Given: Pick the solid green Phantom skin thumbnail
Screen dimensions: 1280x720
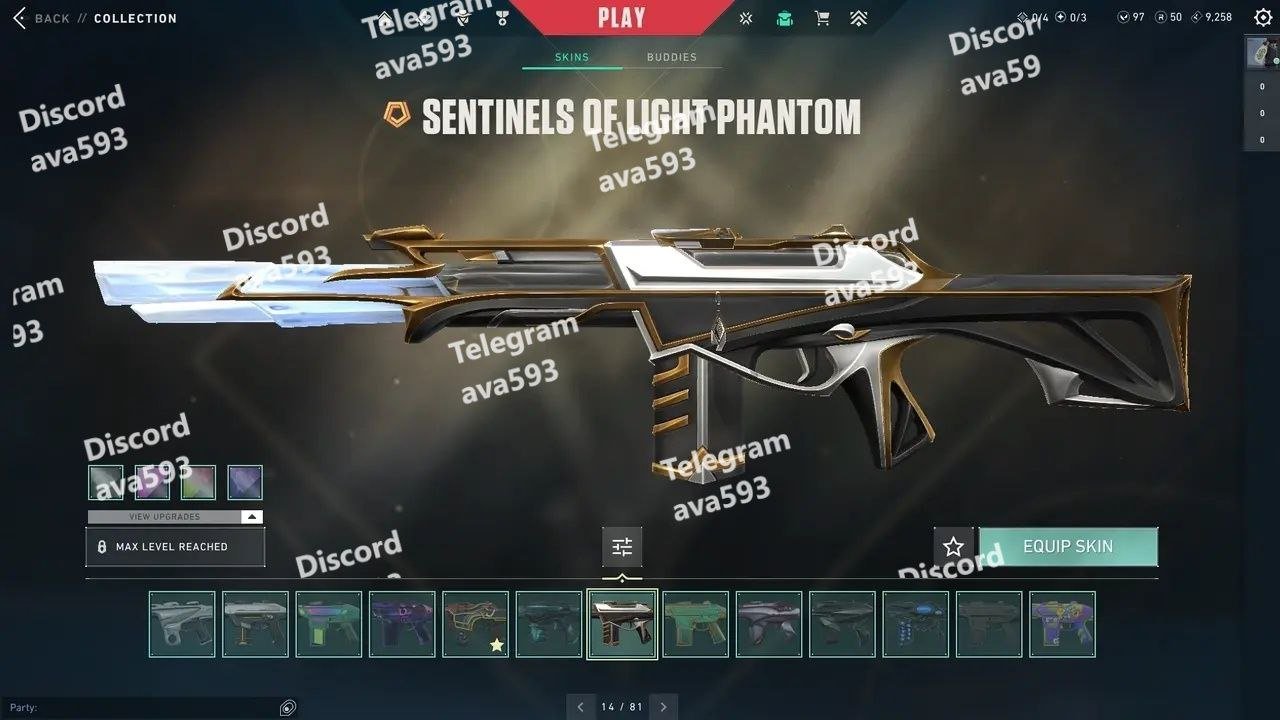Looking at the screenshot, I should (x=695, y=624).
